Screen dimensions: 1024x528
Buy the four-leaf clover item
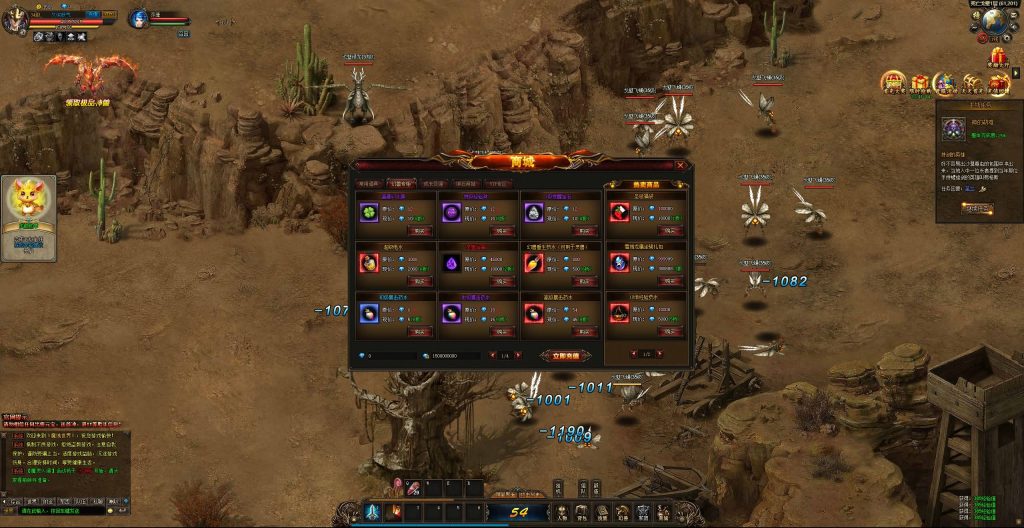tap(420, 231)
